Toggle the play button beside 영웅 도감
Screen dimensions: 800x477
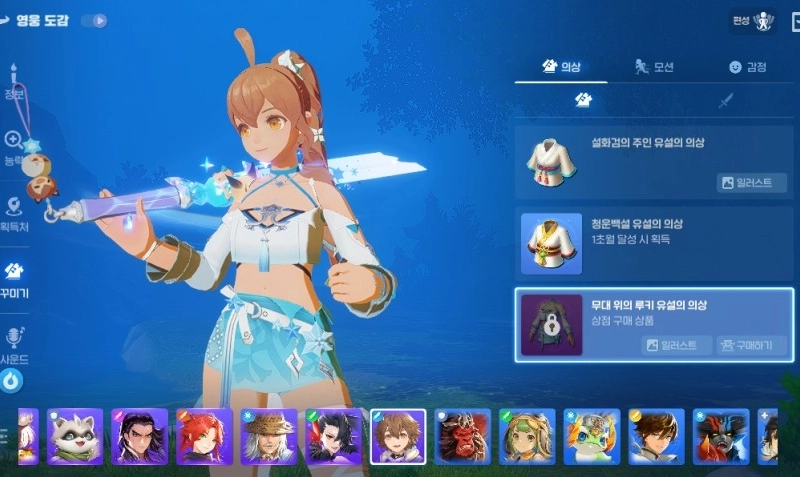point(94,20)
